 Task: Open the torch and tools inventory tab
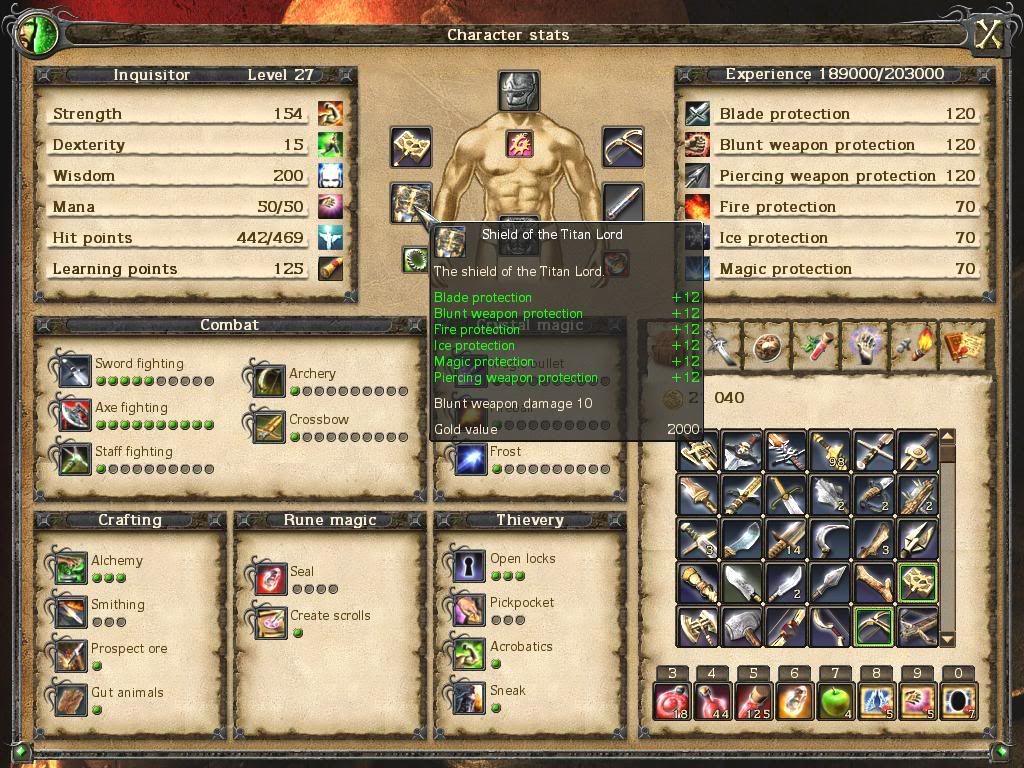click(x=913, y=344)
